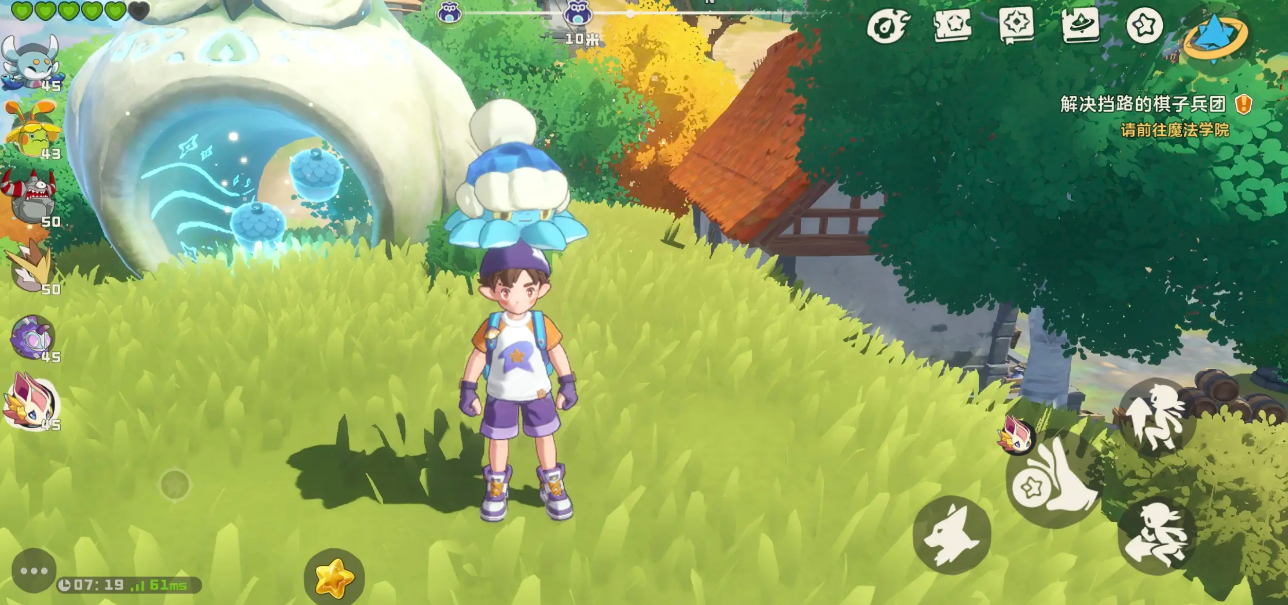The height and width of the screenshot is (605, 1288).
Task: Open the compass-star book icon
Action: 1016,26
